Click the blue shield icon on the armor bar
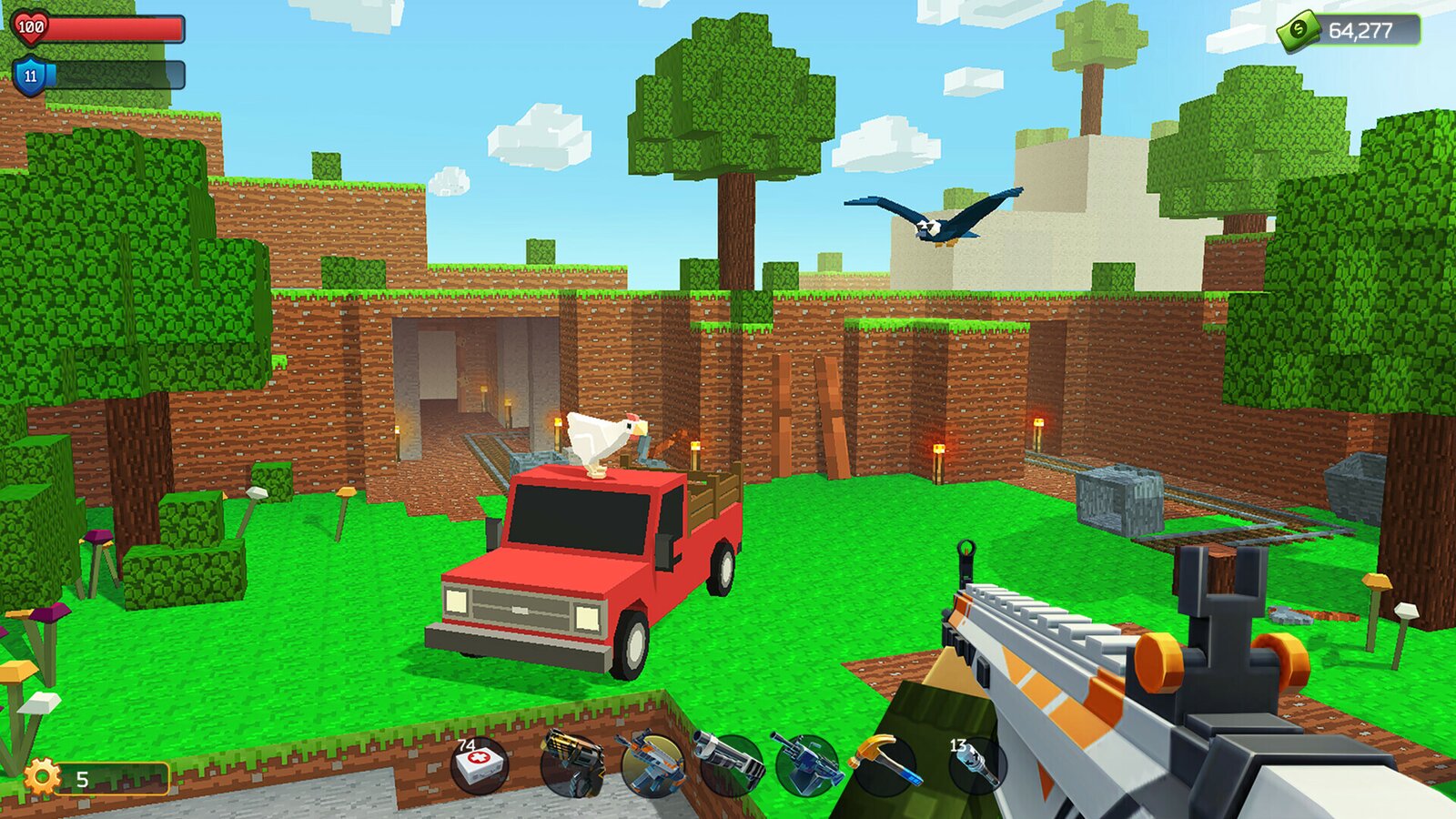This screenshot has width=1456, height=819. [30, 77]
